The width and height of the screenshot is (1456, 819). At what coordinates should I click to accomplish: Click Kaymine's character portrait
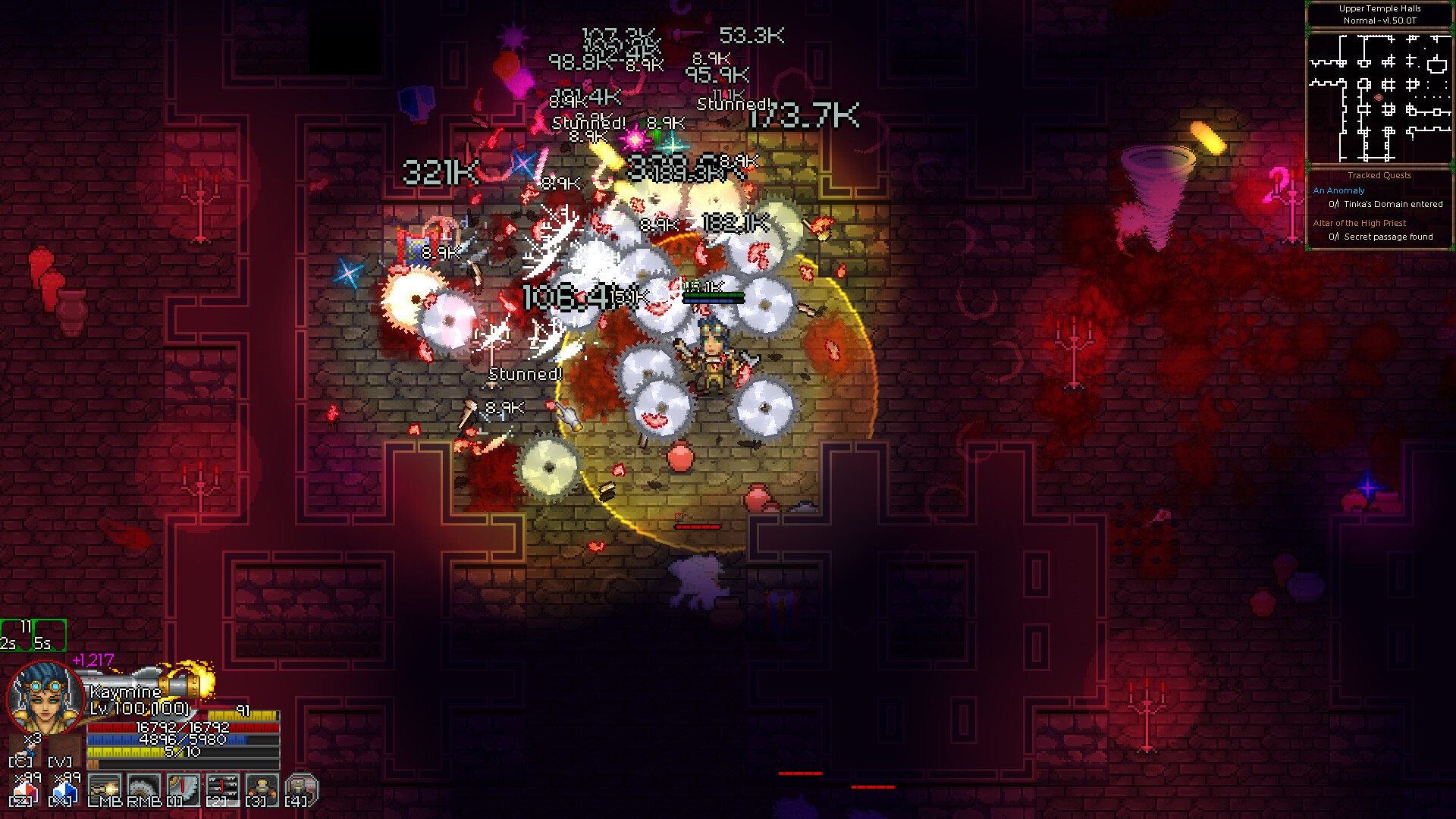click(x=45, y=698)
